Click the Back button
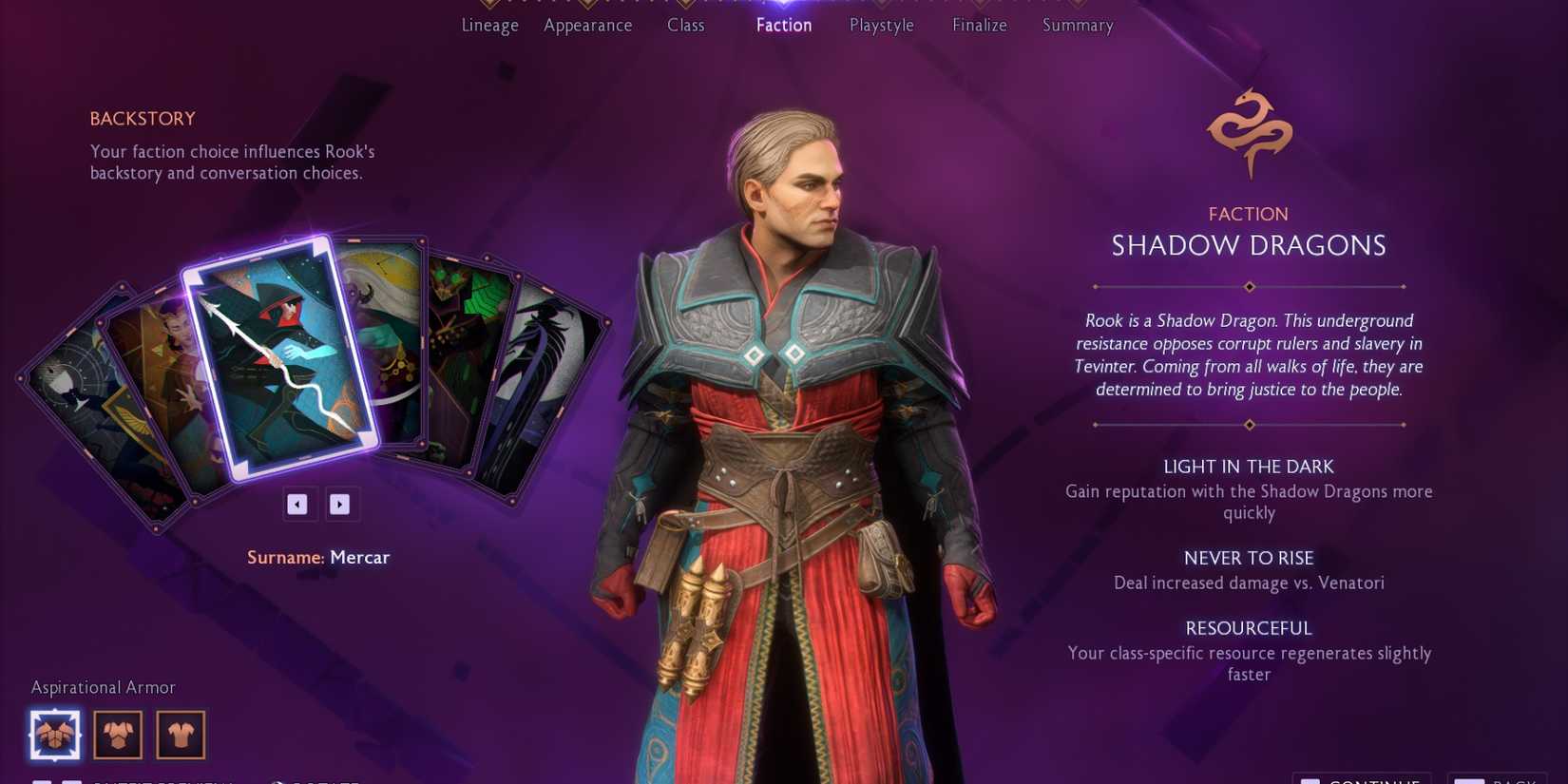This screenshot has width=1568, height=784. pyautogui.click(x=1501, y=779)
